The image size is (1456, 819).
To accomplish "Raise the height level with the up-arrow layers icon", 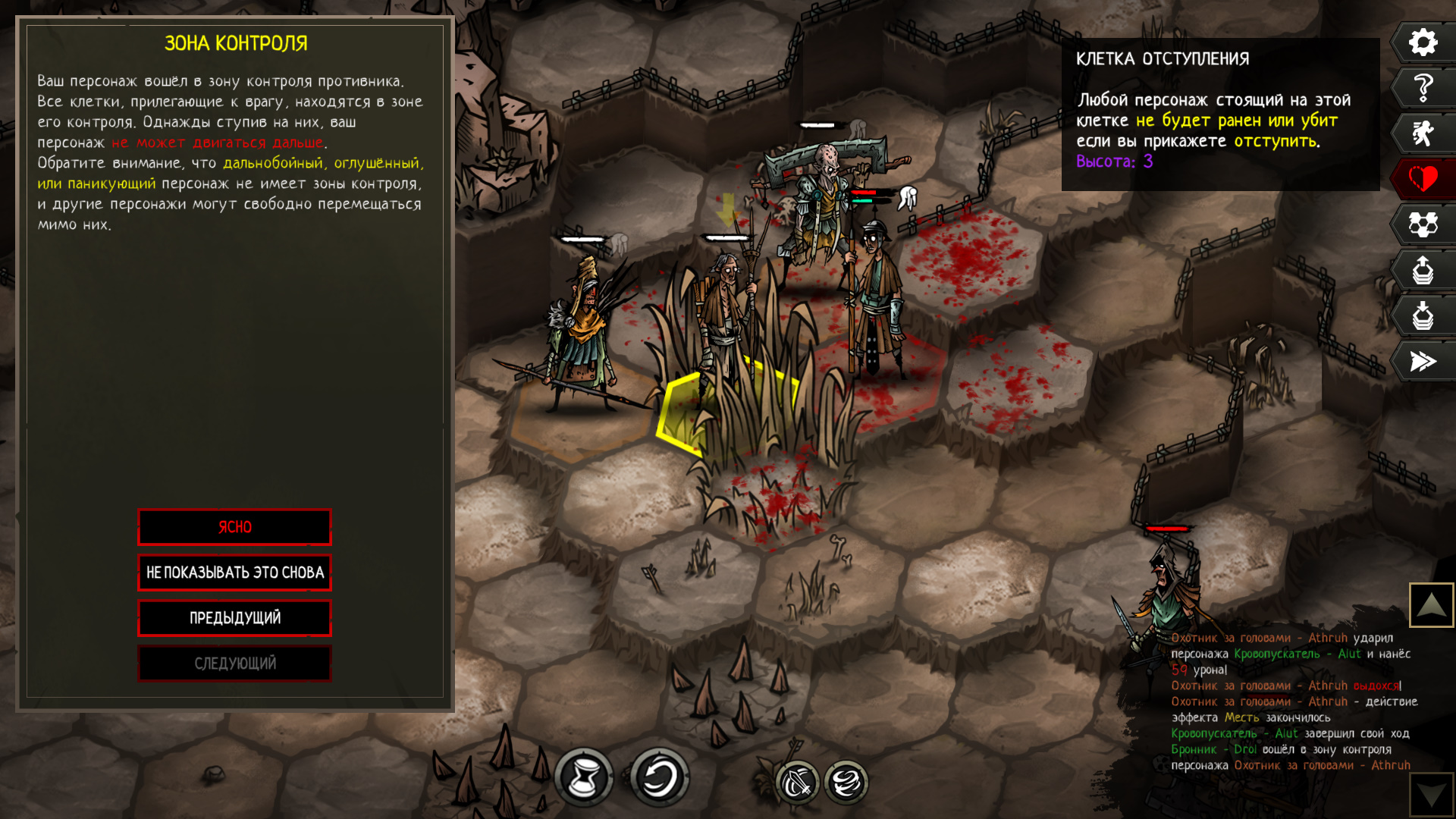I will 1423,270.
